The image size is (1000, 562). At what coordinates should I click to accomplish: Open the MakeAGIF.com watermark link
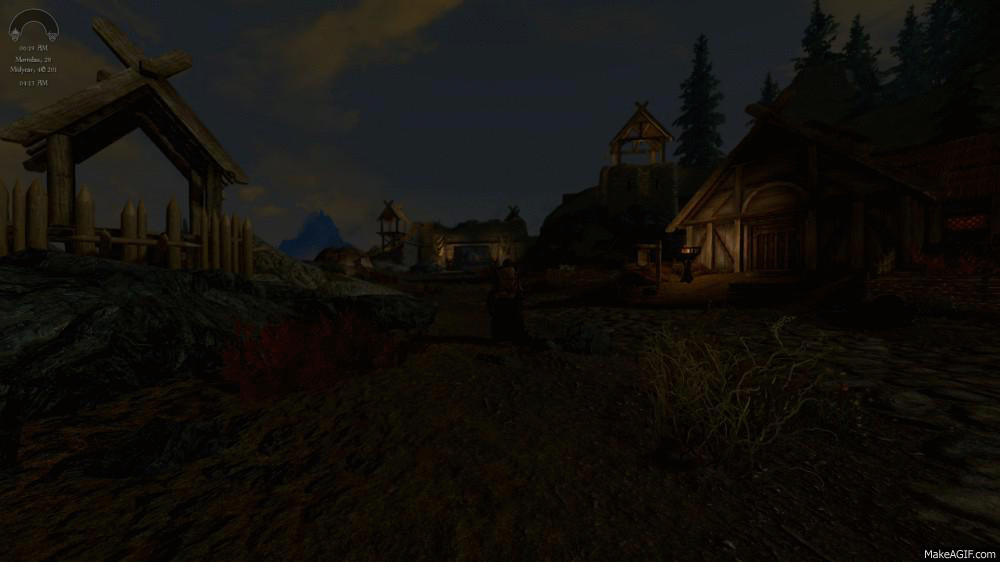(x=957, y=553)
